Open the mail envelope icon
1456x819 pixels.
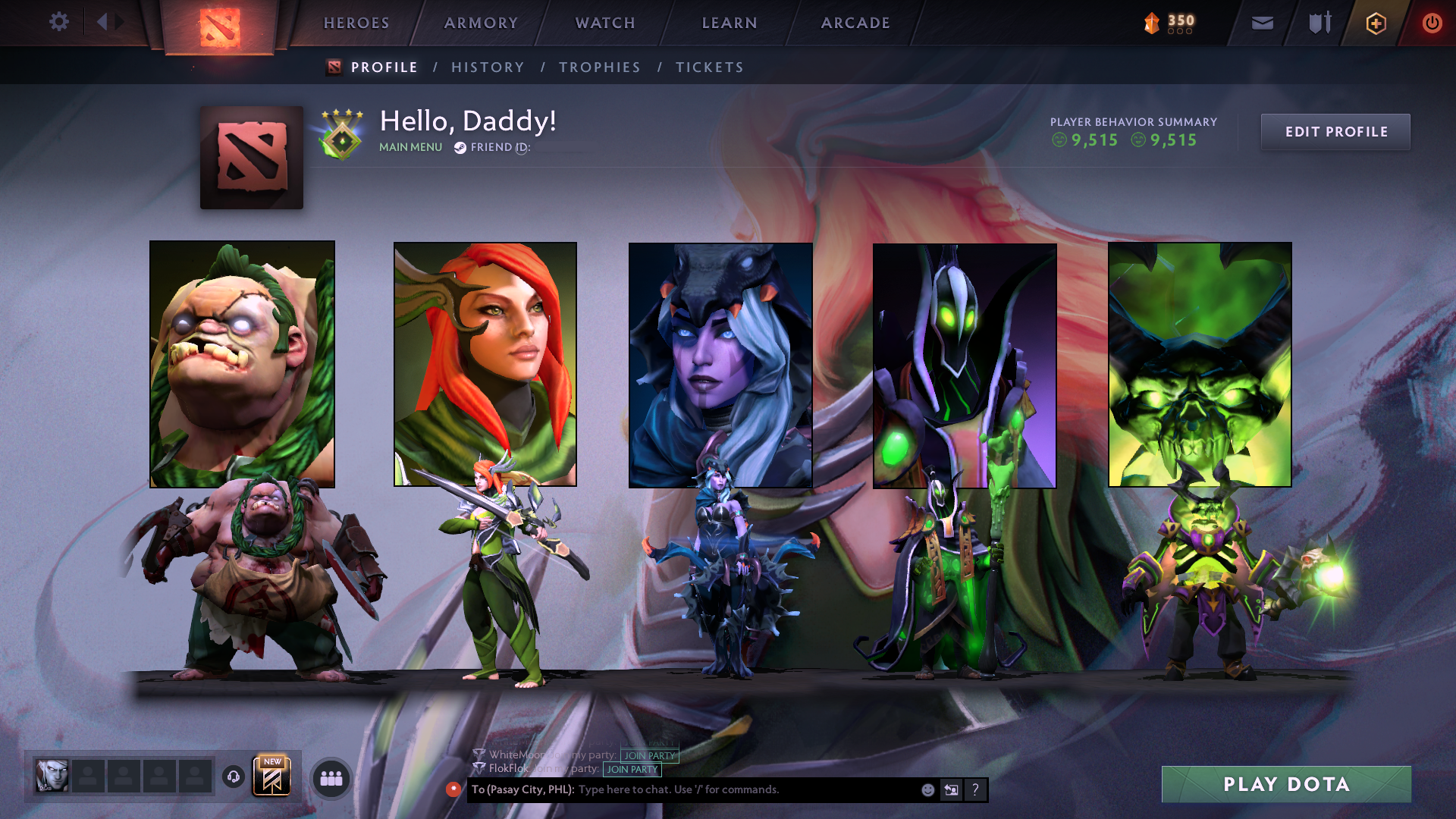click(x=1262, y=24)
